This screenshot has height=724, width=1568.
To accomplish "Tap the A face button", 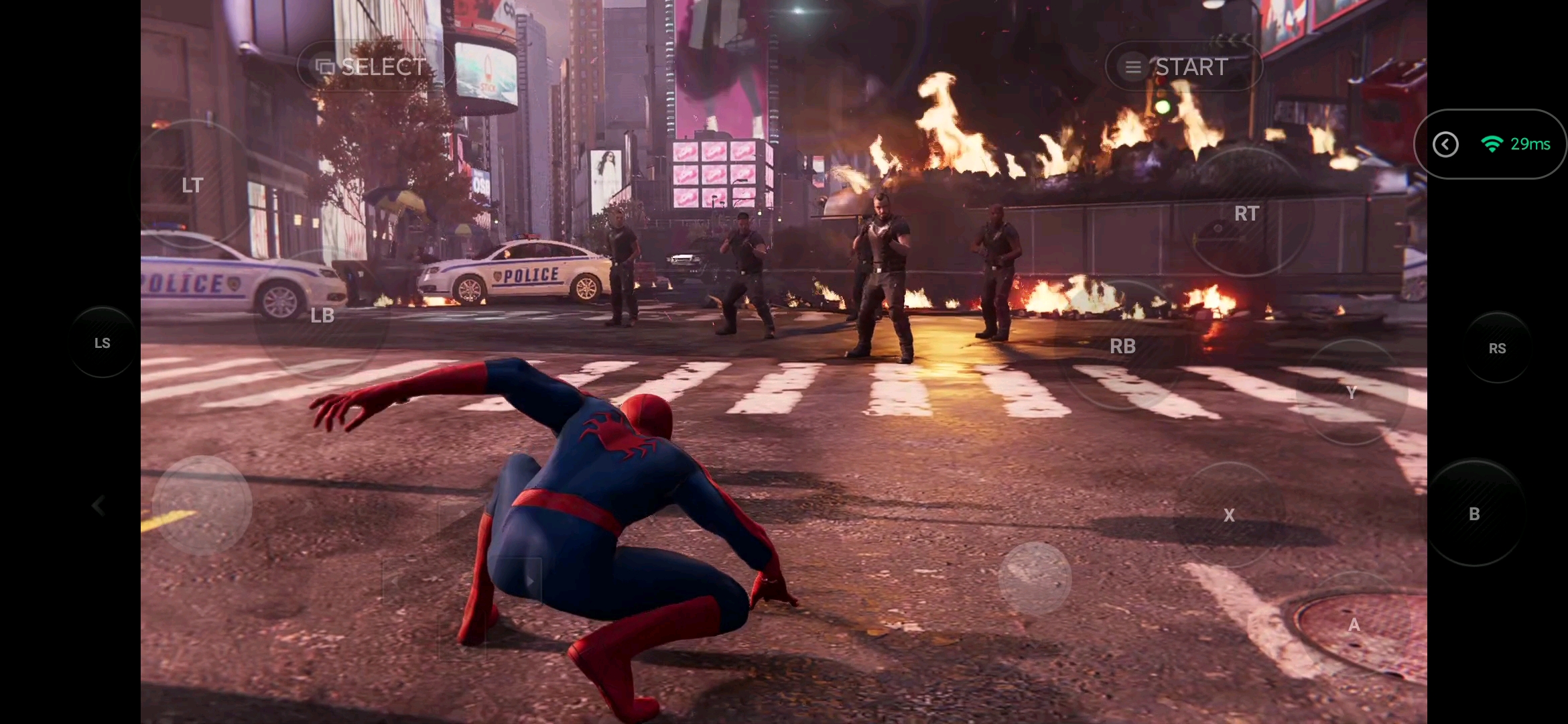I will (x=1354, y=625).
